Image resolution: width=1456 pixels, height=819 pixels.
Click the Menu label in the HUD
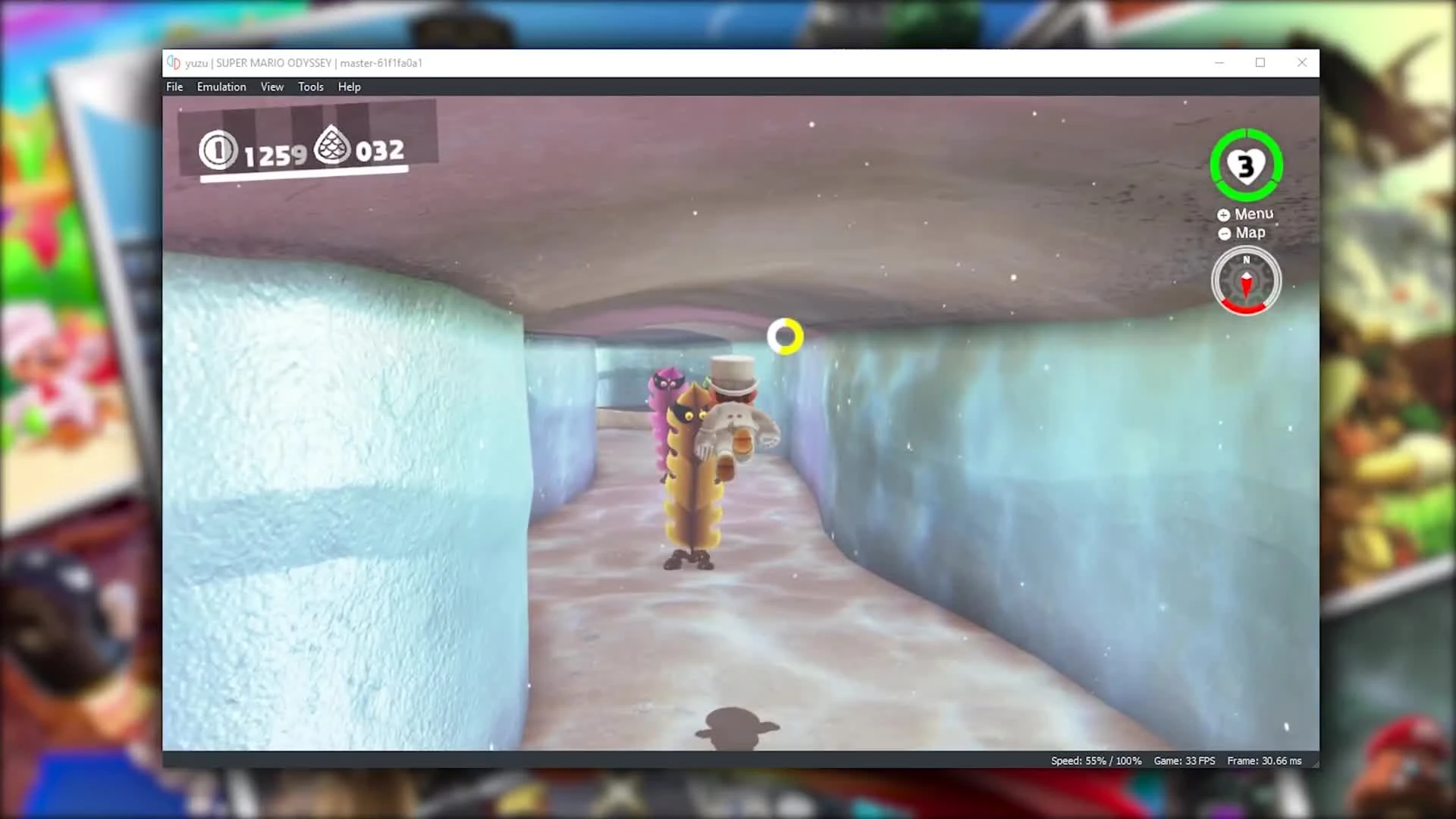pyautogui.click(x=1253, y=214)
